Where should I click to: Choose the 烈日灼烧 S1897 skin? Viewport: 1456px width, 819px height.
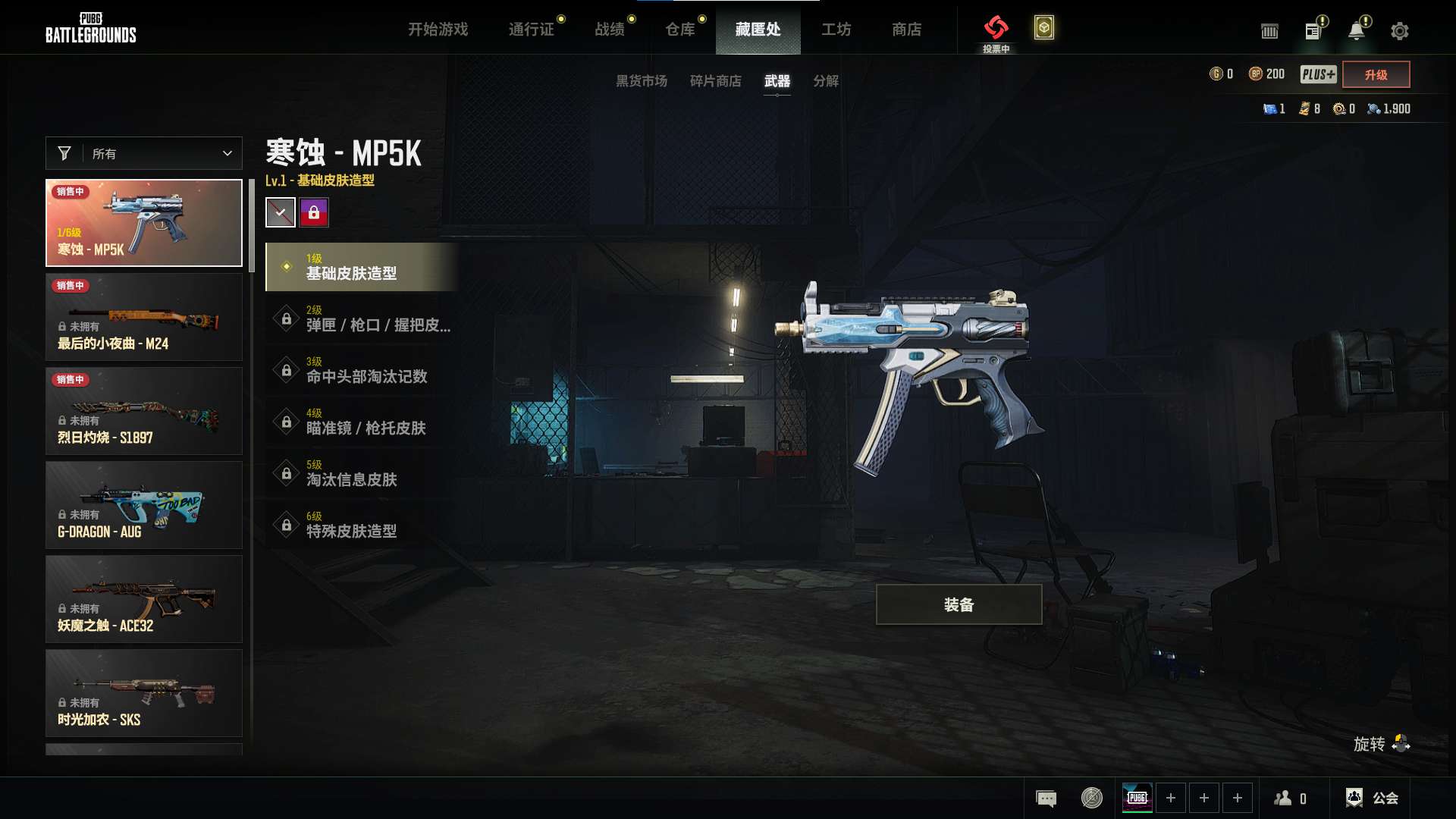[x=144, y=411]
